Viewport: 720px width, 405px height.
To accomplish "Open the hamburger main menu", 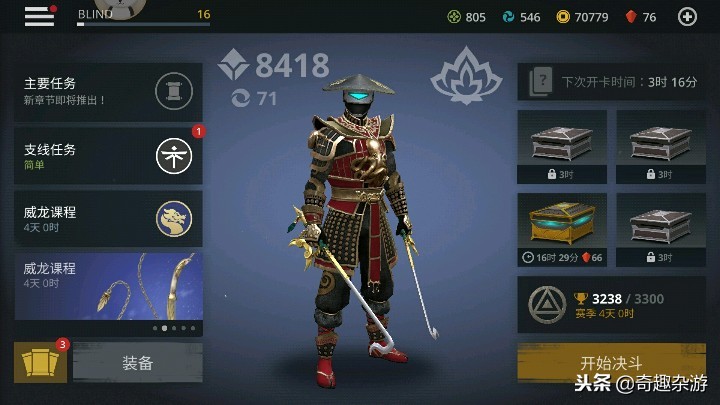I will [x=39, y=15].
